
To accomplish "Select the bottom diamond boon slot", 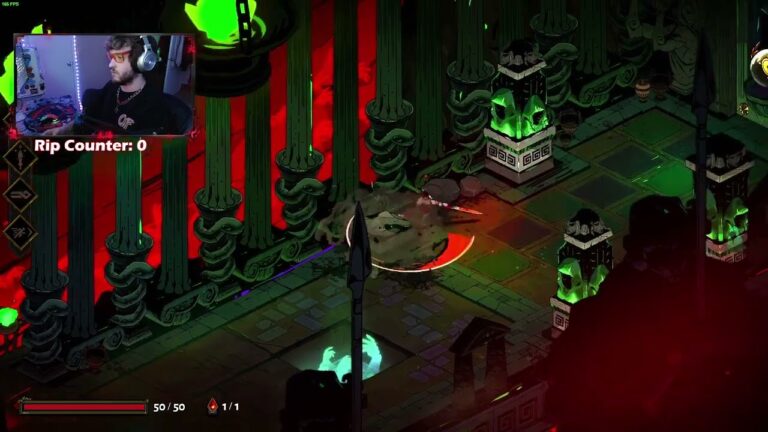I will [x=19, y=228].
